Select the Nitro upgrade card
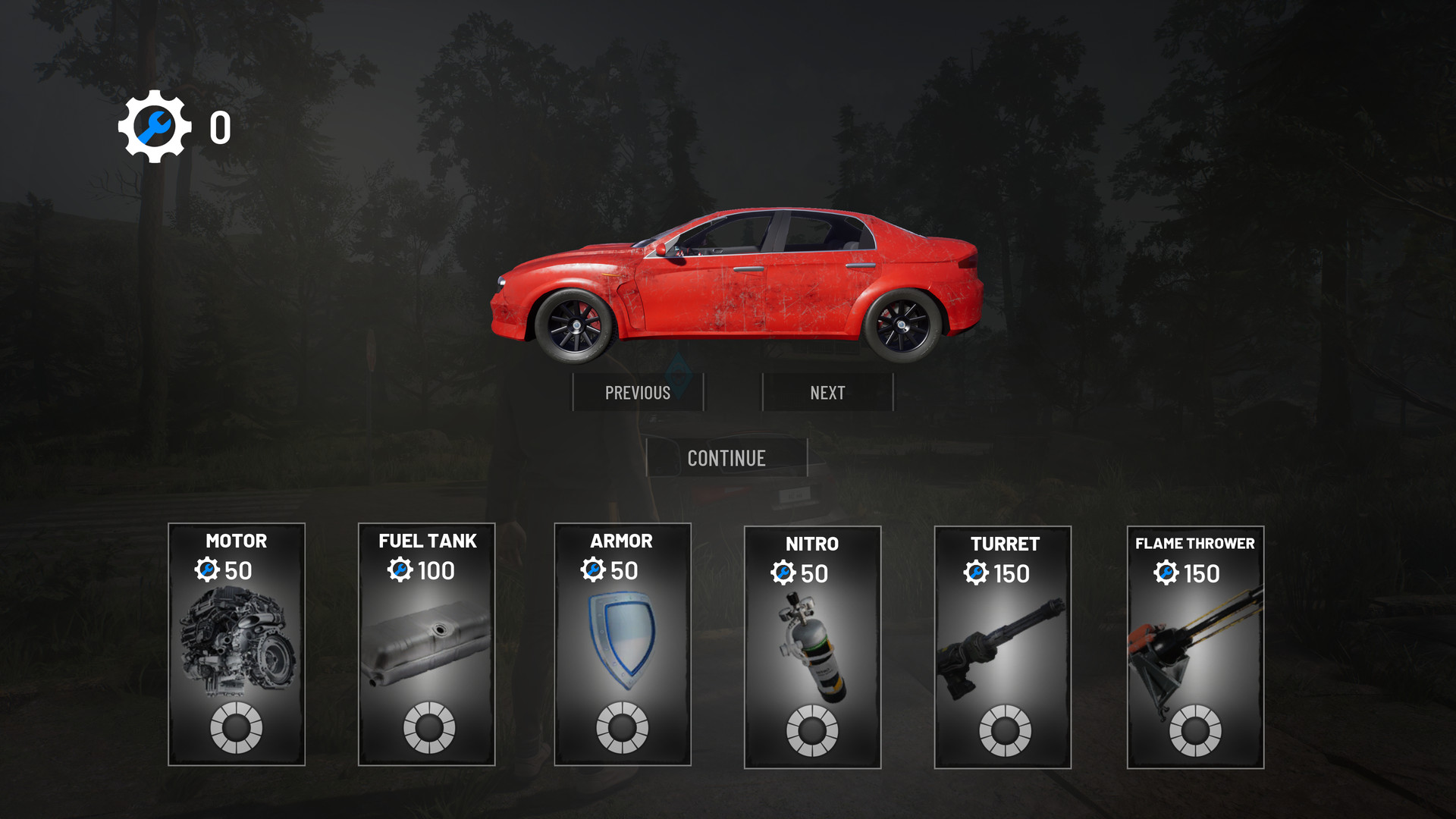 pyautogui.click(x=812, y=647)
